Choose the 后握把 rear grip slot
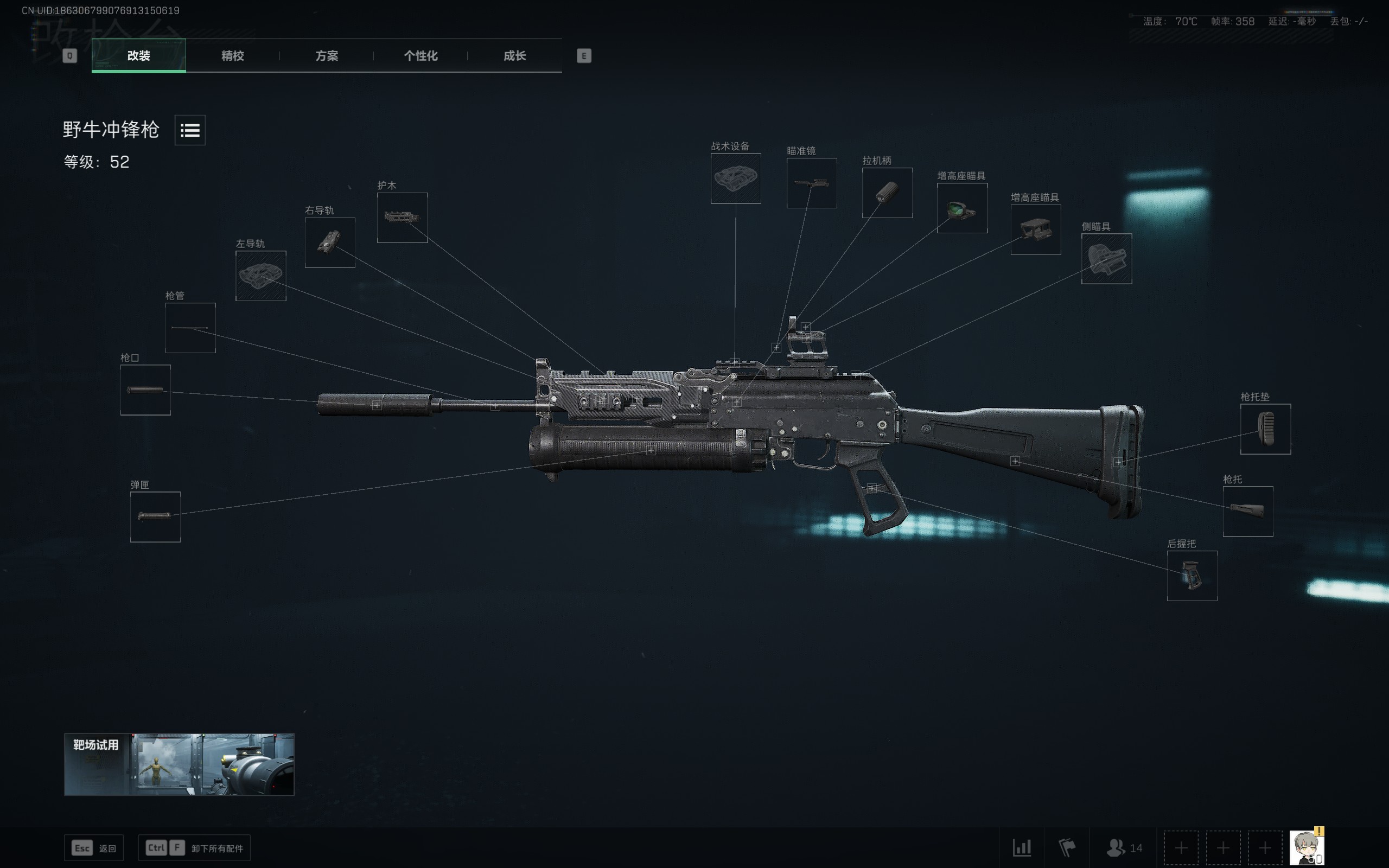The width and height of the screenshot is (1389, 868). 1192,576
